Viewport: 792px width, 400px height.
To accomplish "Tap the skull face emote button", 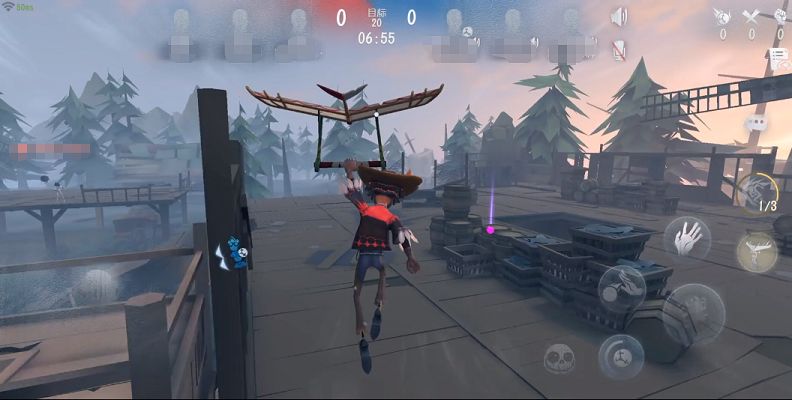I will (x=560, y=358).
